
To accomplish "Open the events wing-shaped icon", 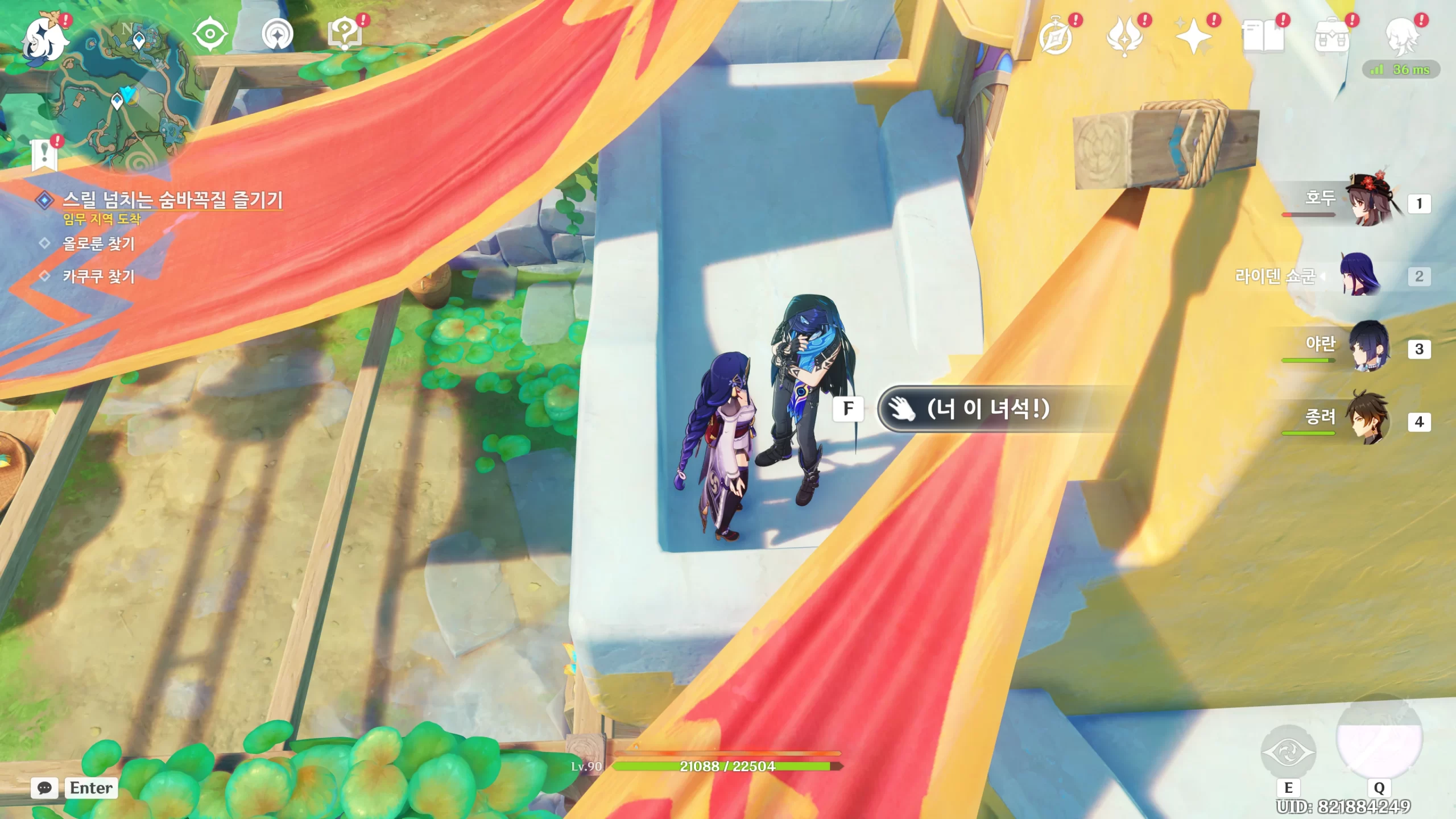I will pyautogui.click(x=1124, y=38).
